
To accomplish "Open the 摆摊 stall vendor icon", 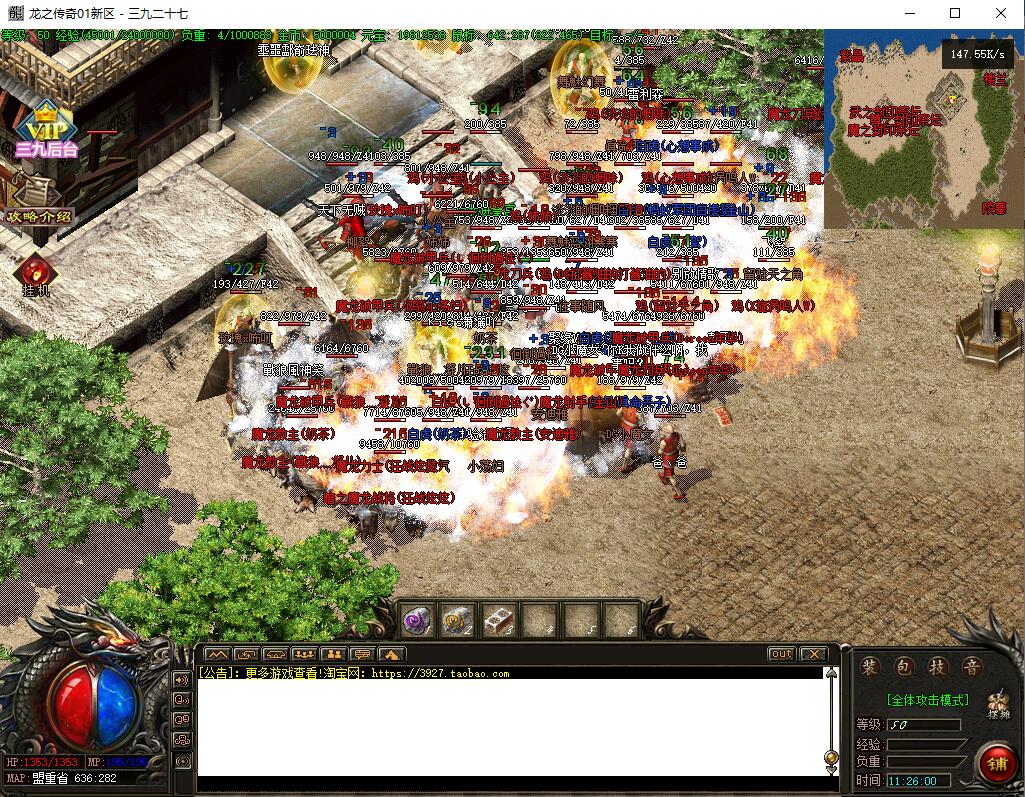I will 997,703.
